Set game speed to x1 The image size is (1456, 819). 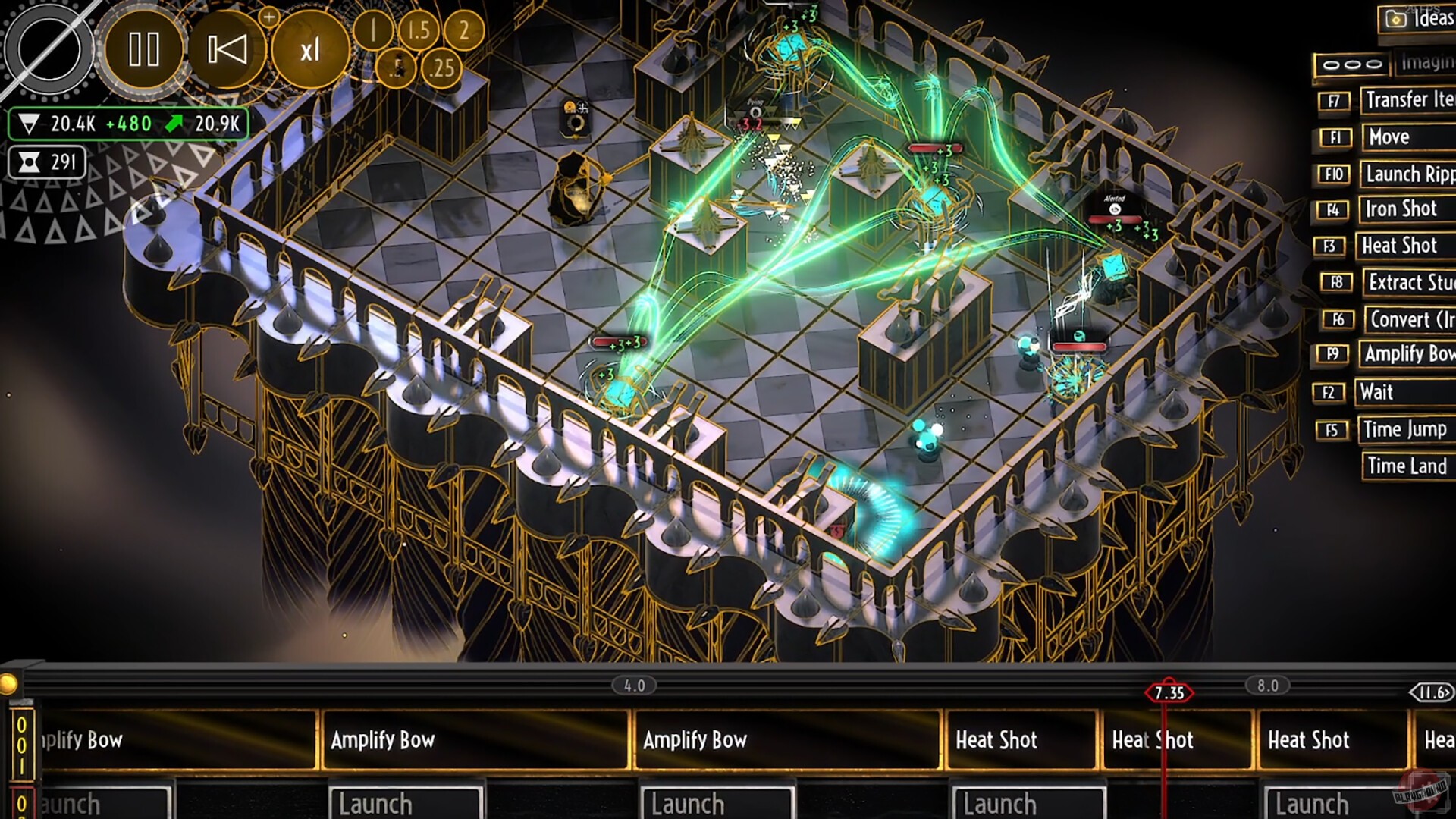310,50
